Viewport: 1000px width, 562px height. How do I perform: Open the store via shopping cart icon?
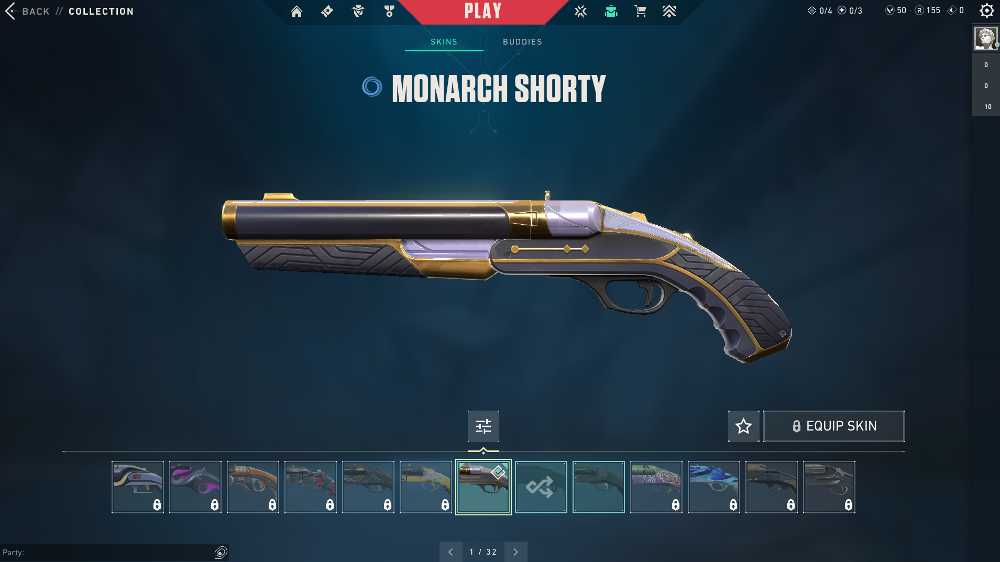click(x=640, y=11)
